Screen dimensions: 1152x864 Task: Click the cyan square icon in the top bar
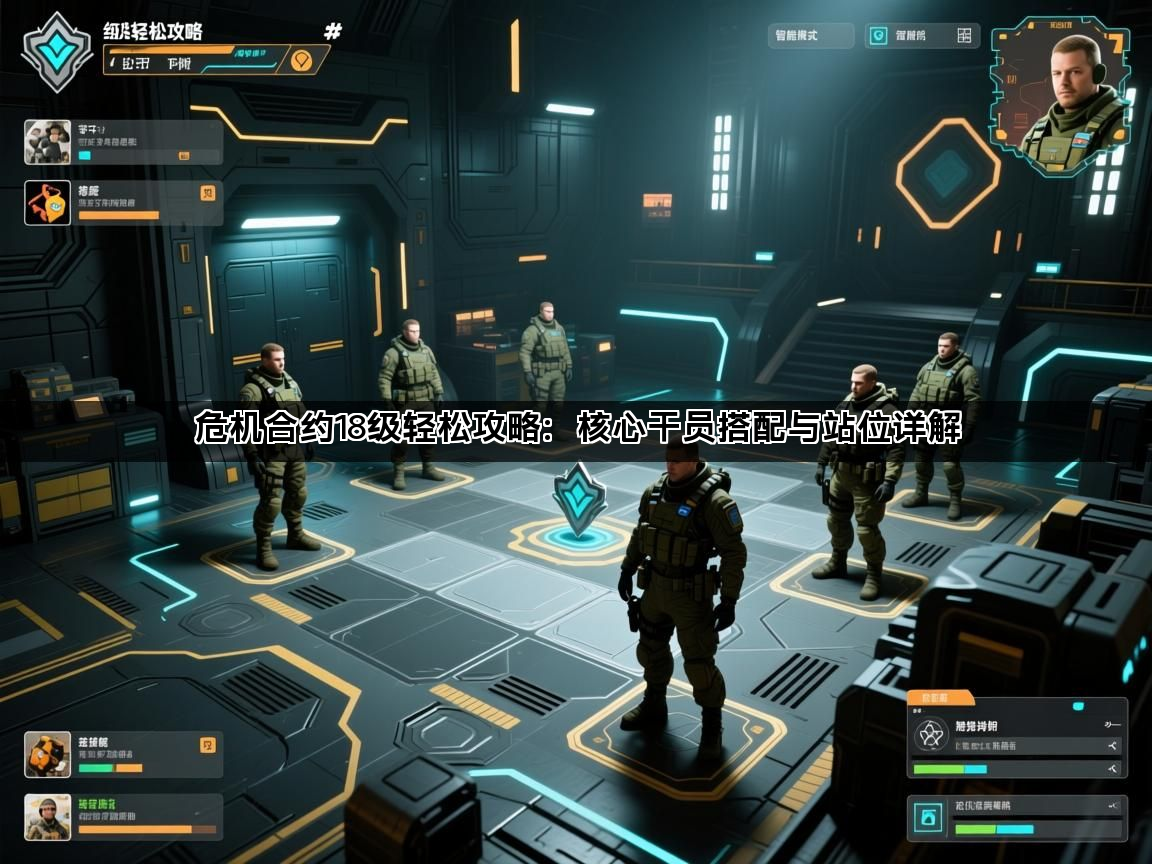coord(879,36)
